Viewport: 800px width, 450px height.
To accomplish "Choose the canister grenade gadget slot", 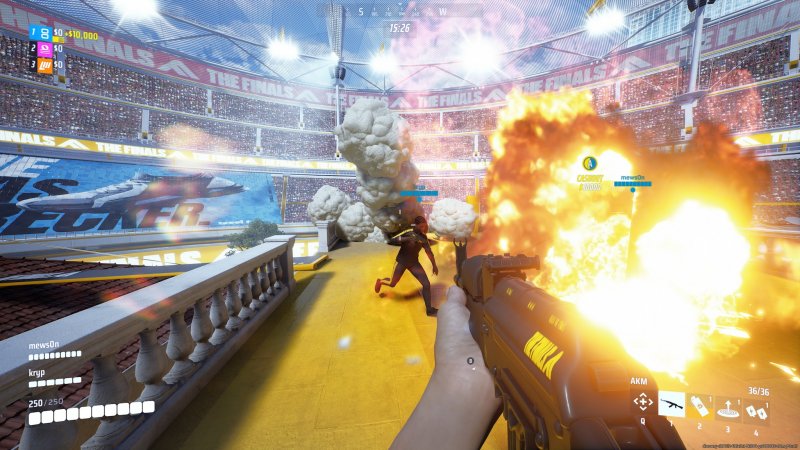I will (x=701, y=404).
